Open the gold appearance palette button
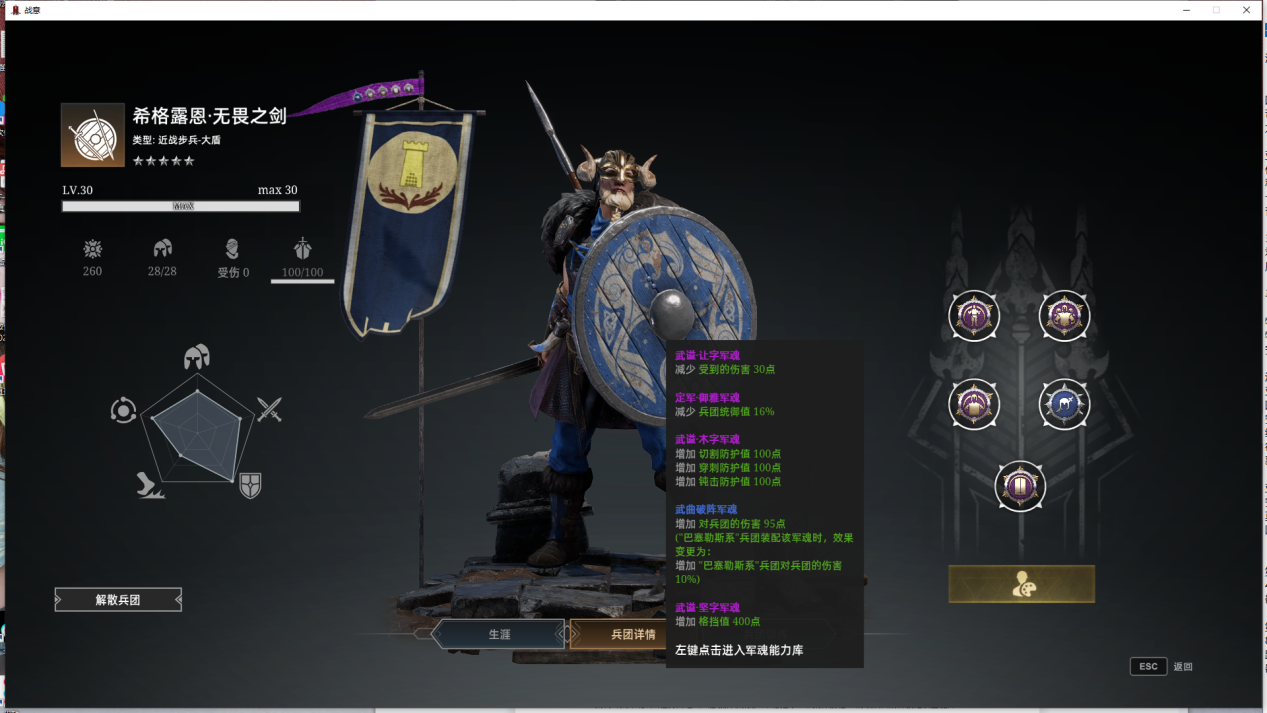Screen dimensions: 1267x713 (x=1021, y=584)
